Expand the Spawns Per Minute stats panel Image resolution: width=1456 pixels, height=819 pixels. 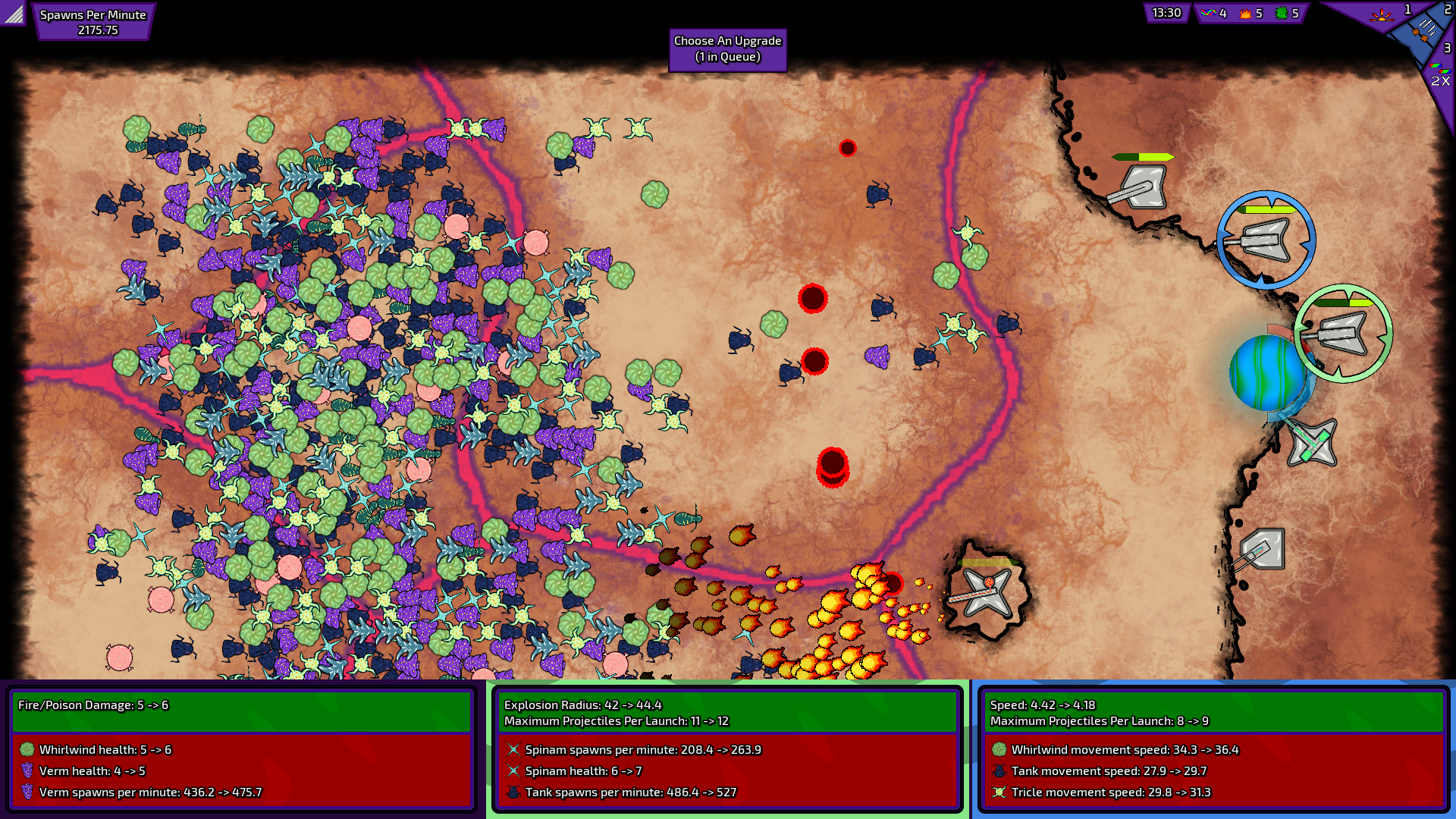pyautogui.click(x=93, y=21)
